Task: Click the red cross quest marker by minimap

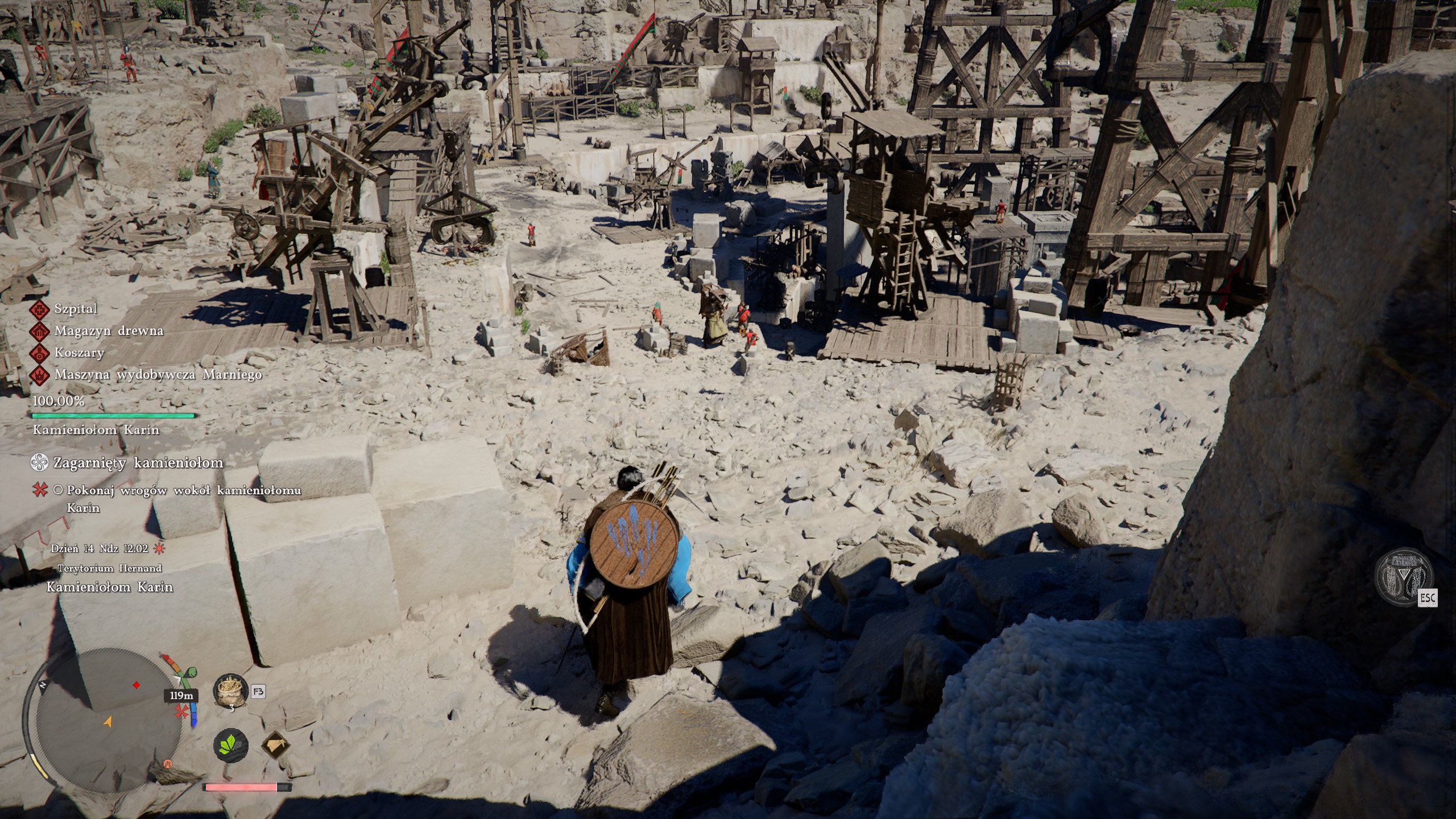Action: [181, 712]
